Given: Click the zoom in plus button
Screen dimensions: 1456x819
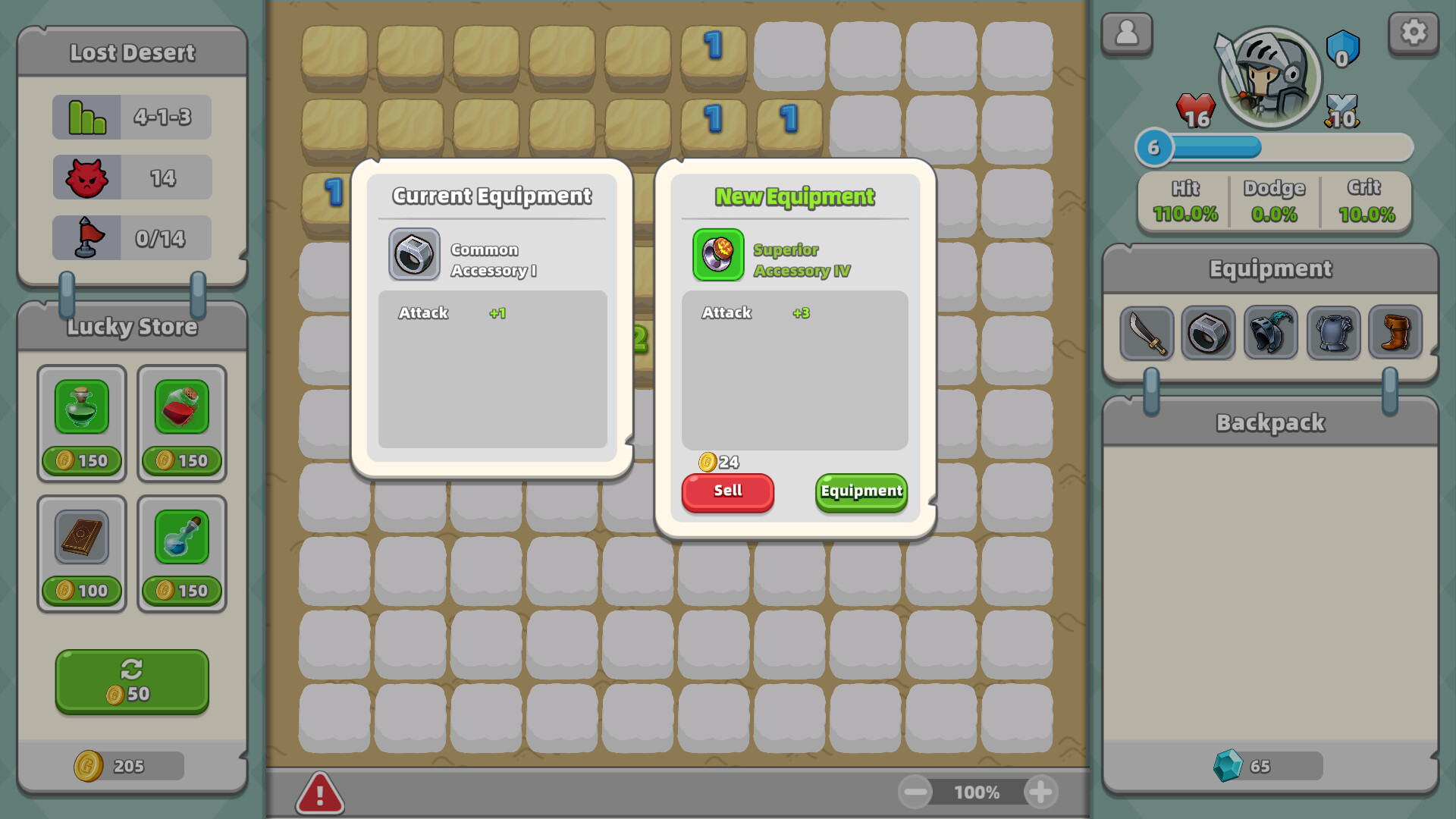Looking at the screenshot, I should (x=1042, y=792).
